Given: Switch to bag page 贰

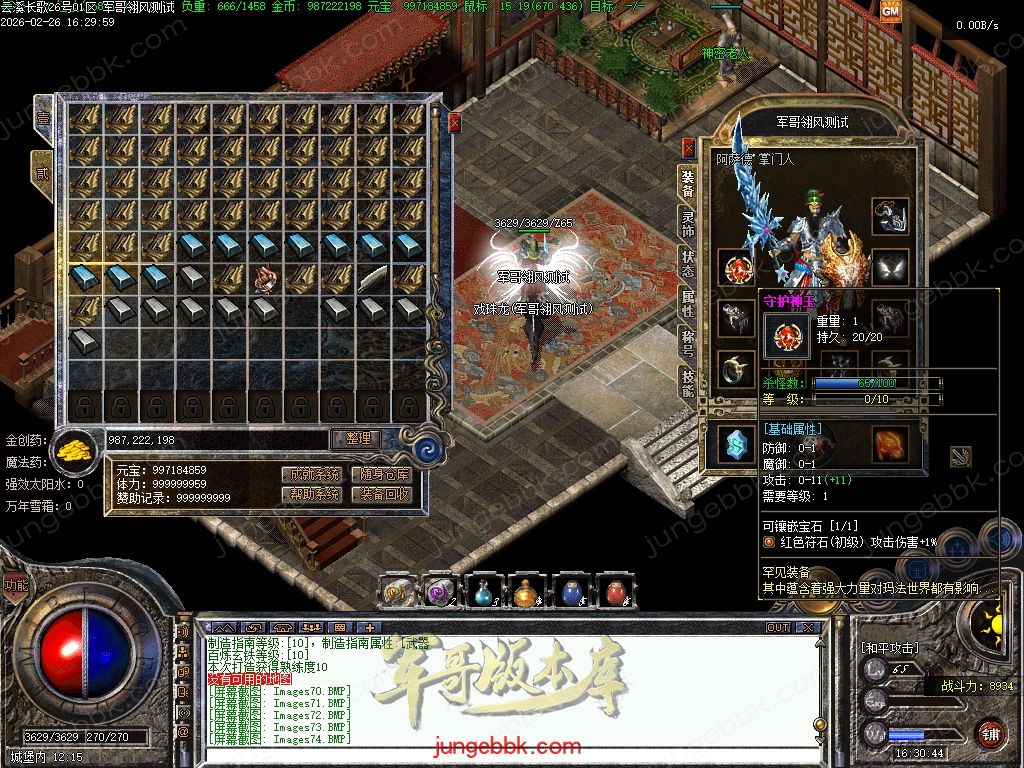Looking at the screenshot, I should pos(43,172).
